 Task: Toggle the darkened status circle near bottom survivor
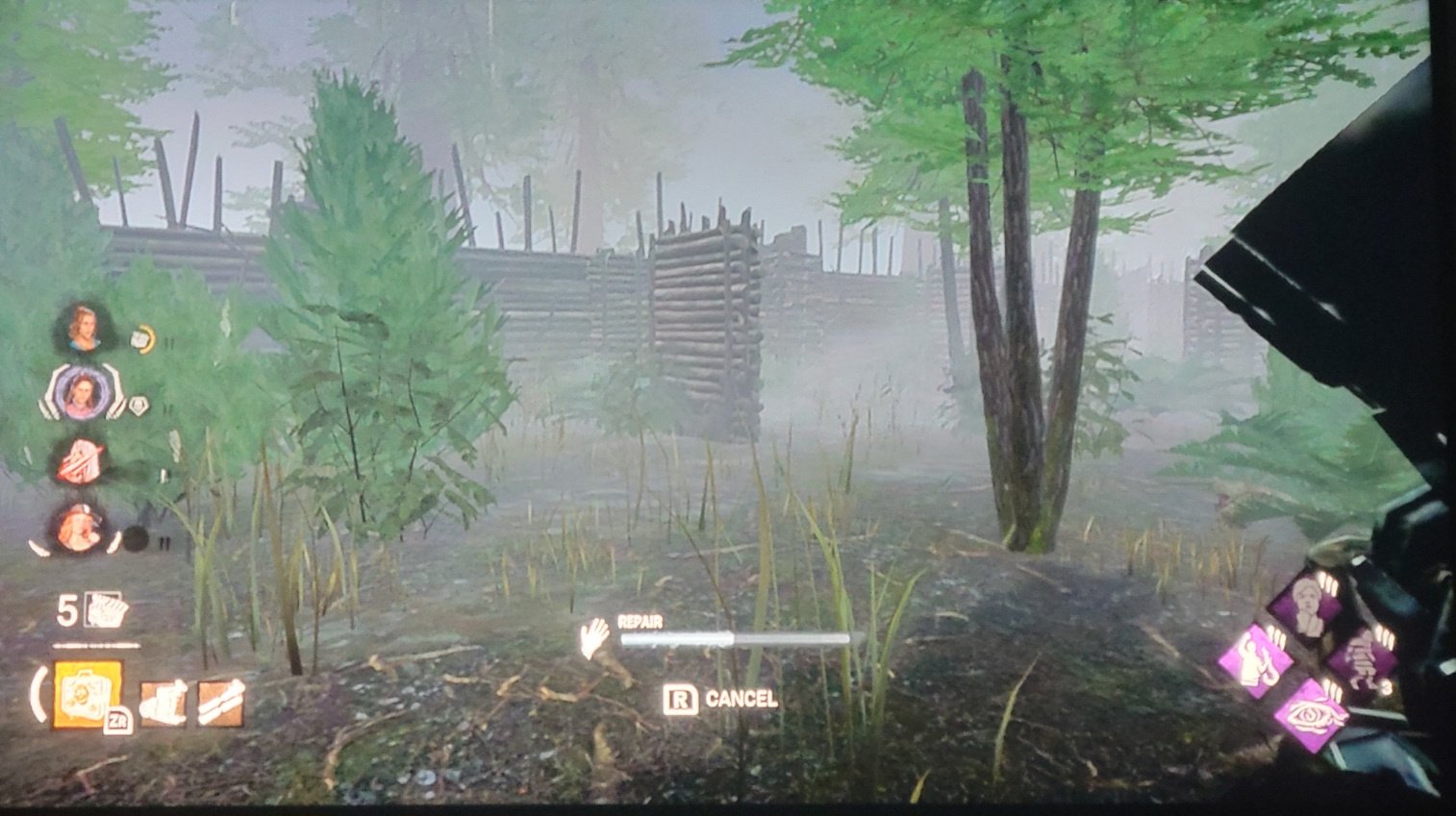(136, 538)
